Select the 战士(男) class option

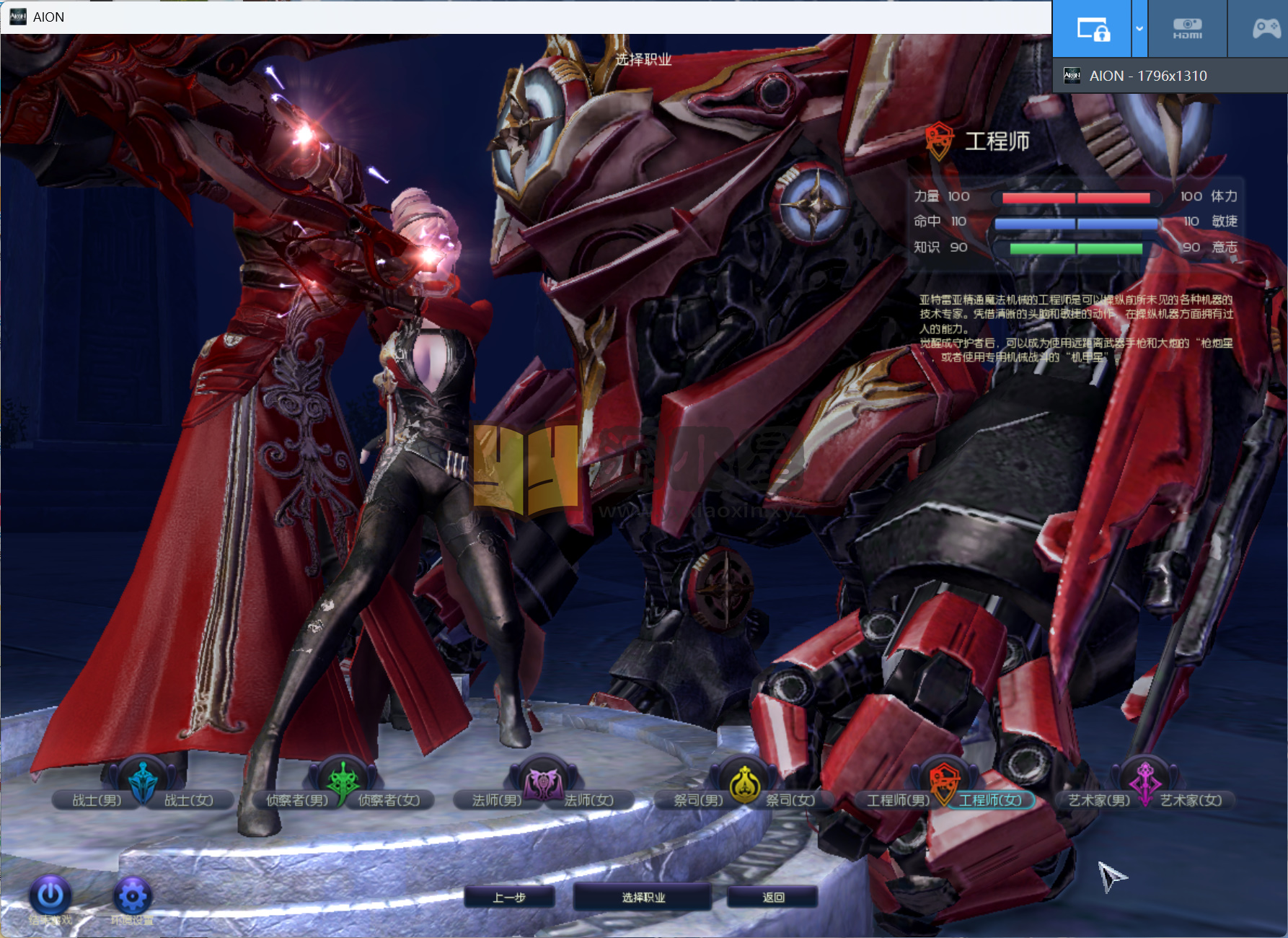(97, 800)
